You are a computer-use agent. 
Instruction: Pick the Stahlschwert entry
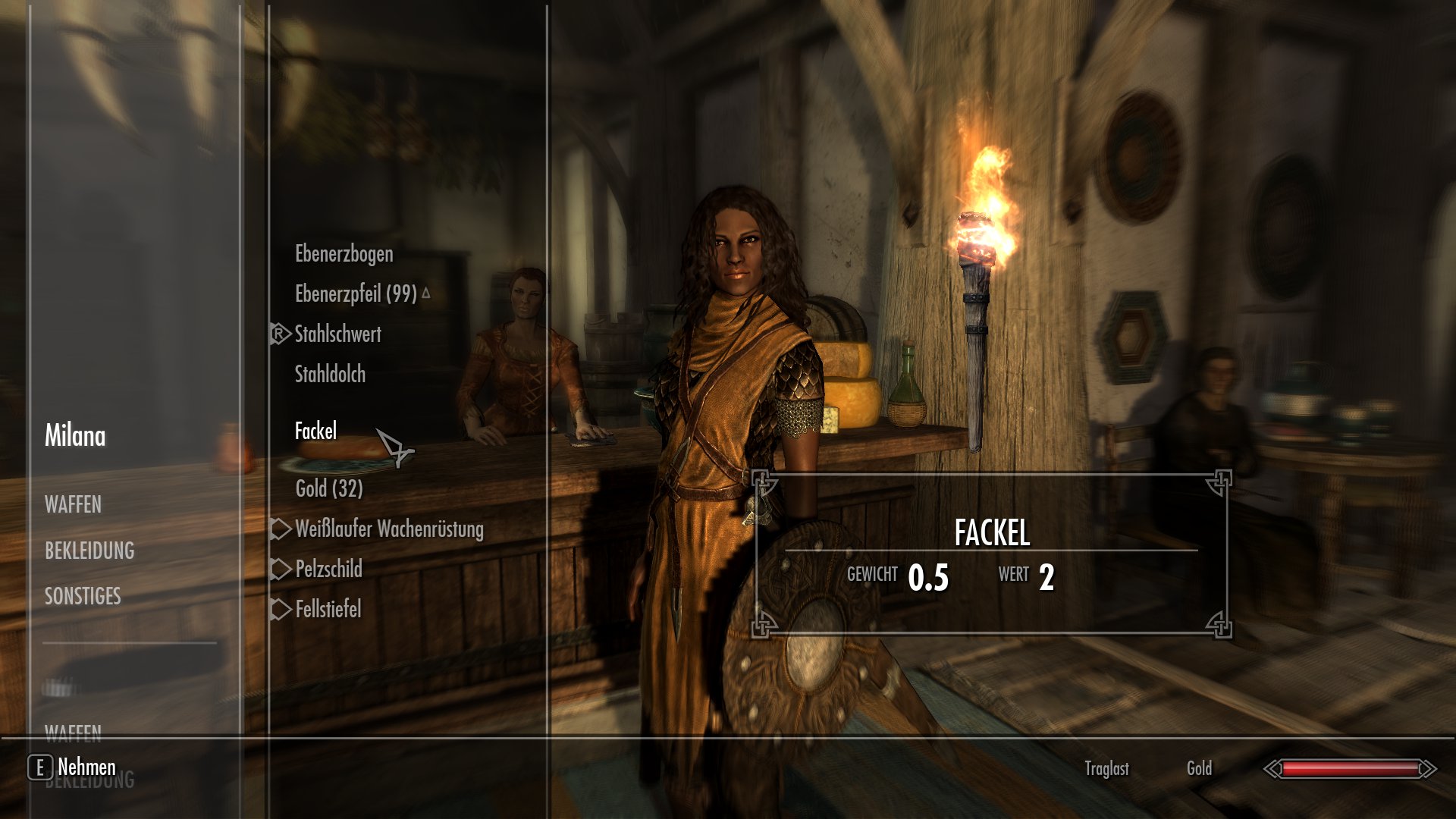point(337,334)
